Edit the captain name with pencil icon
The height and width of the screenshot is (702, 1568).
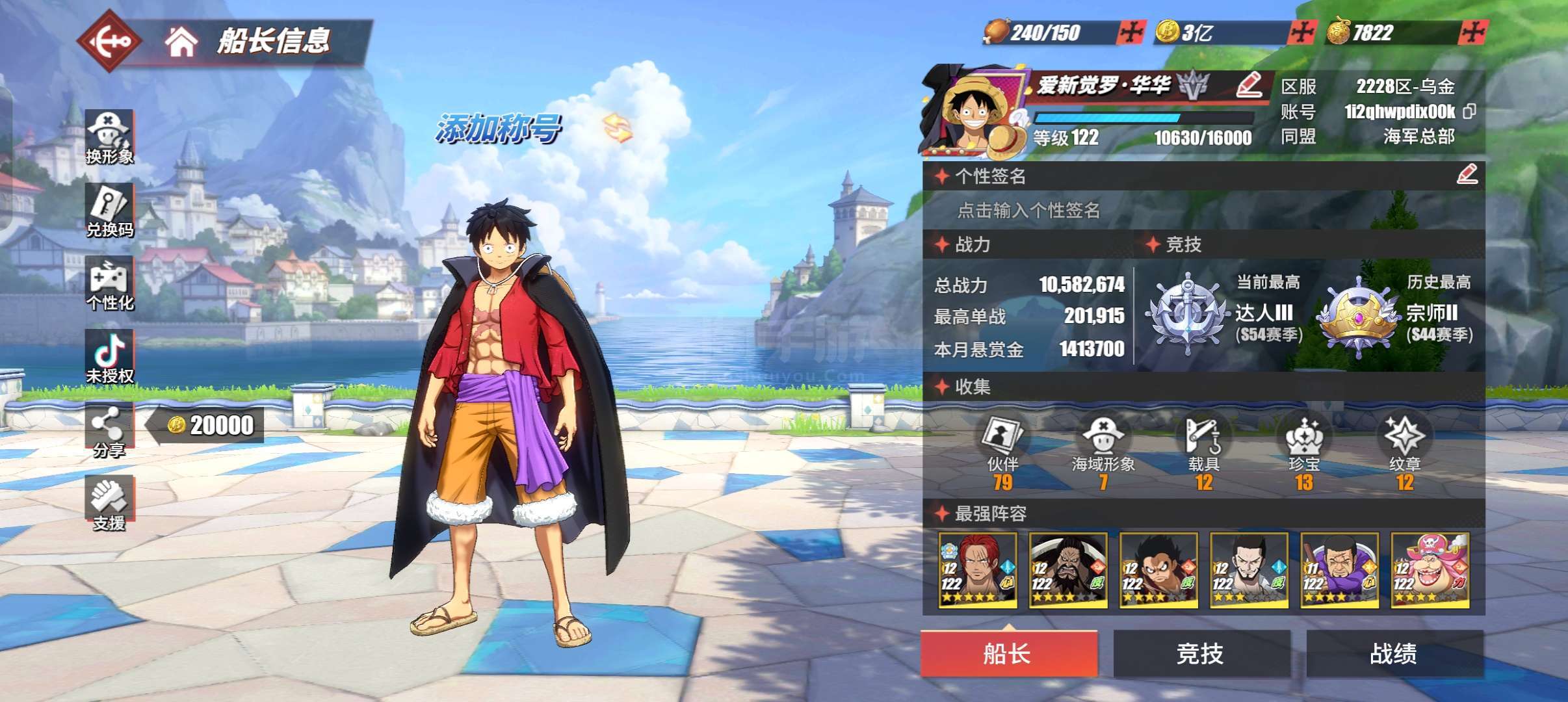coord(1248,85)
